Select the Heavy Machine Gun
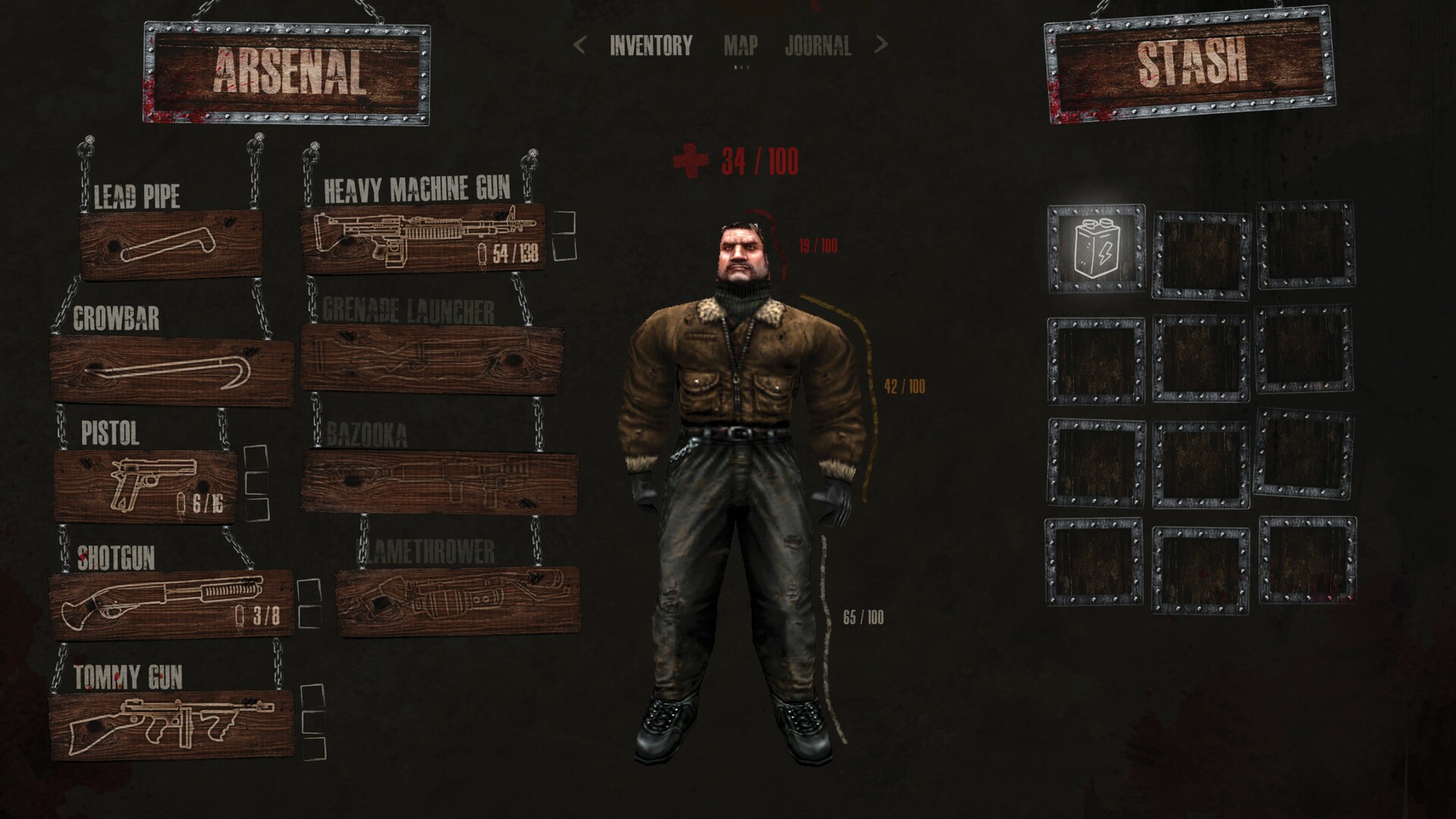This screenshot has height=819, width=1456. click(x=428, y=239)
